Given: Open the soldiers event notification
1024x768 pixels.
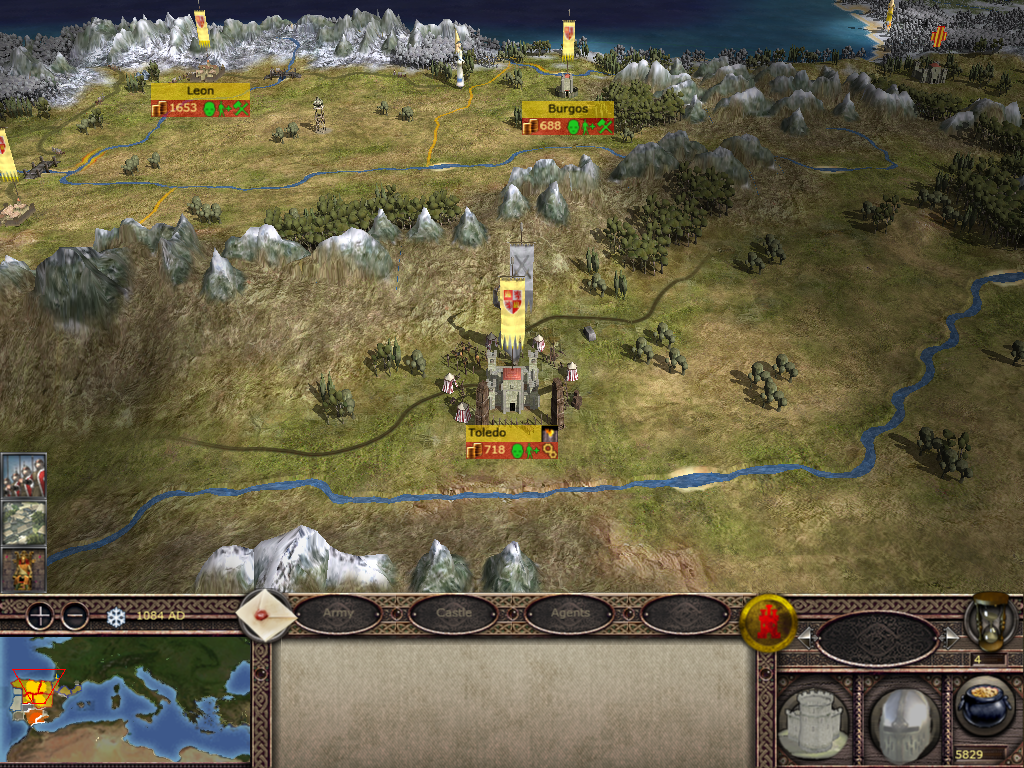Looking at the screenshot, I should click(23, 476).
